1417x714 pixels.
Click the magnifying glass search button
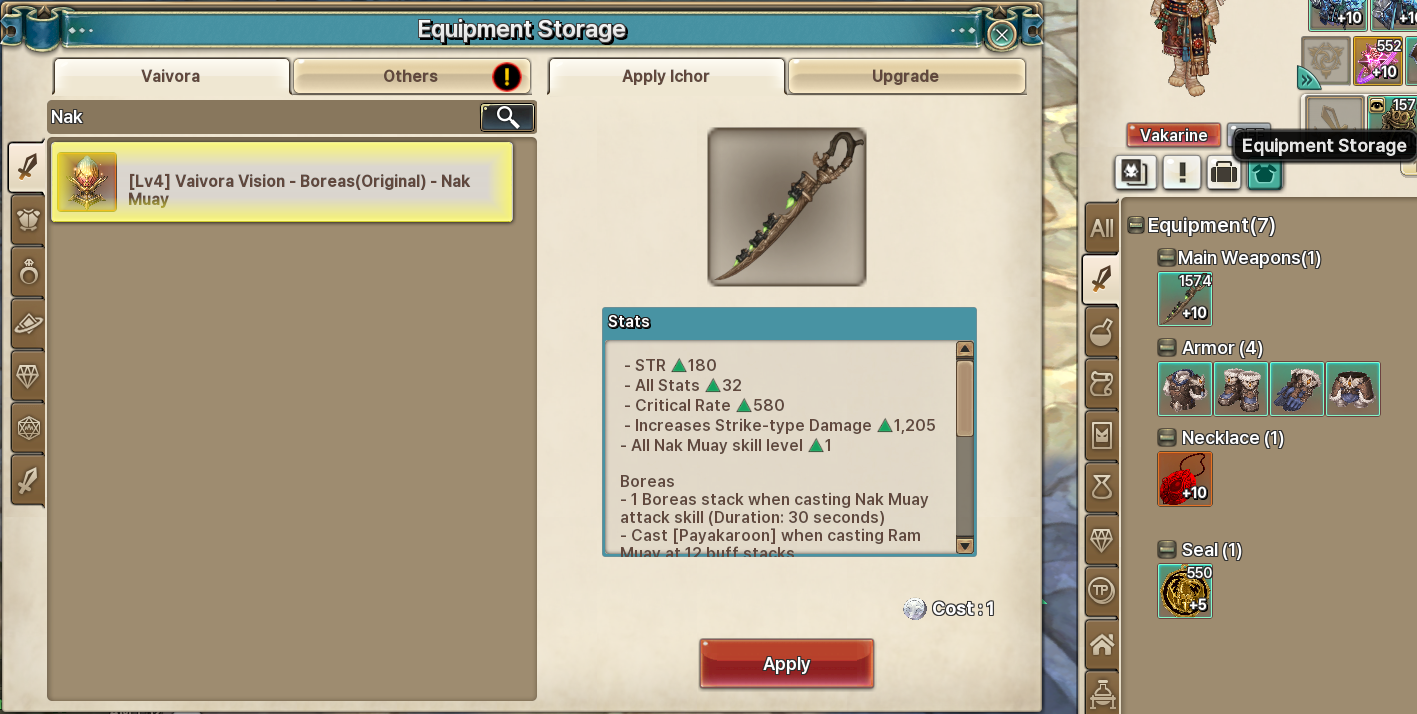point(508,117)
